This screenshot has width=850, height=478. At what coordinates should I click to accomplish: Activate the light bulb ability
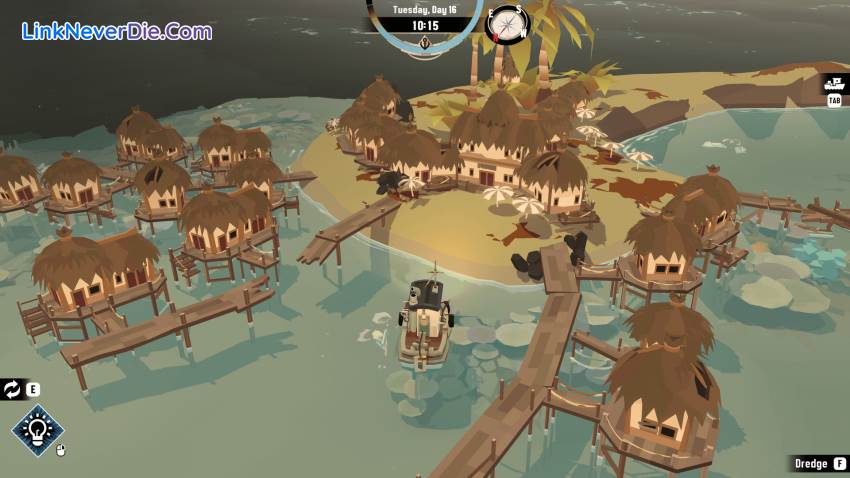pyautogui.click(x=37, y=431)
